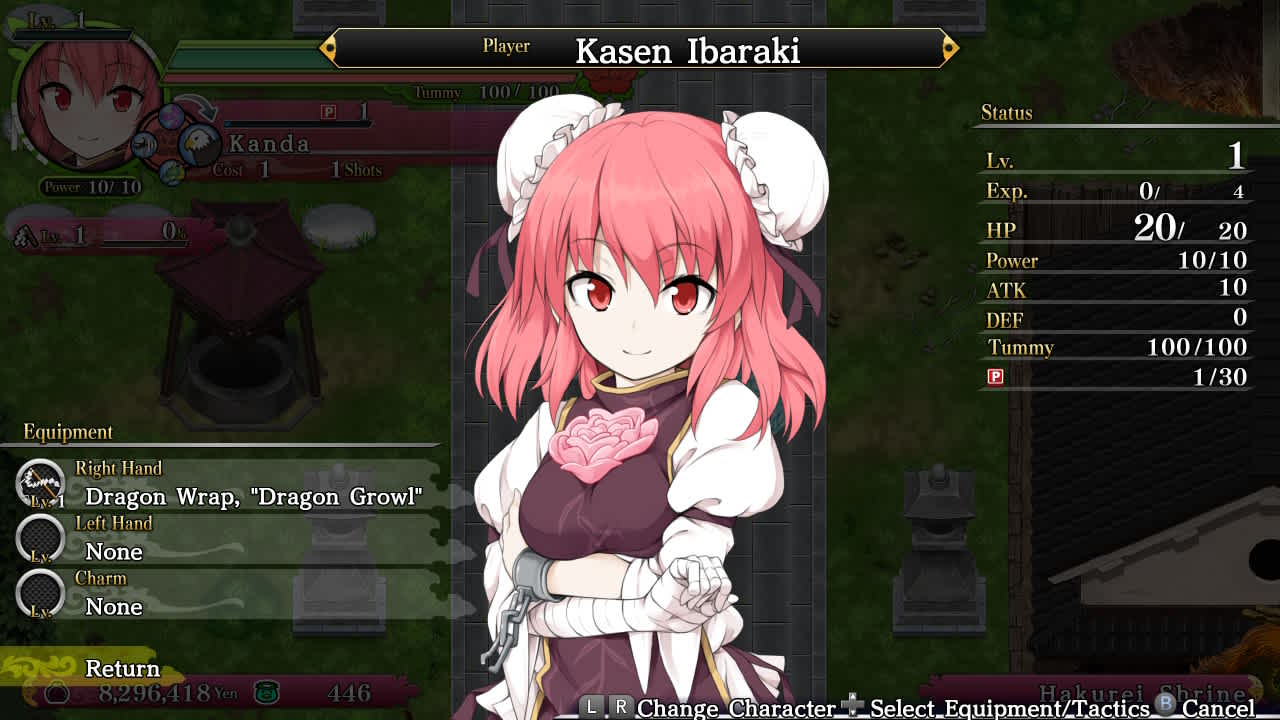The image size is (1280, 720).
Task: Click the curved swap arrow above the spell wheel
Action: pos(198,105)
